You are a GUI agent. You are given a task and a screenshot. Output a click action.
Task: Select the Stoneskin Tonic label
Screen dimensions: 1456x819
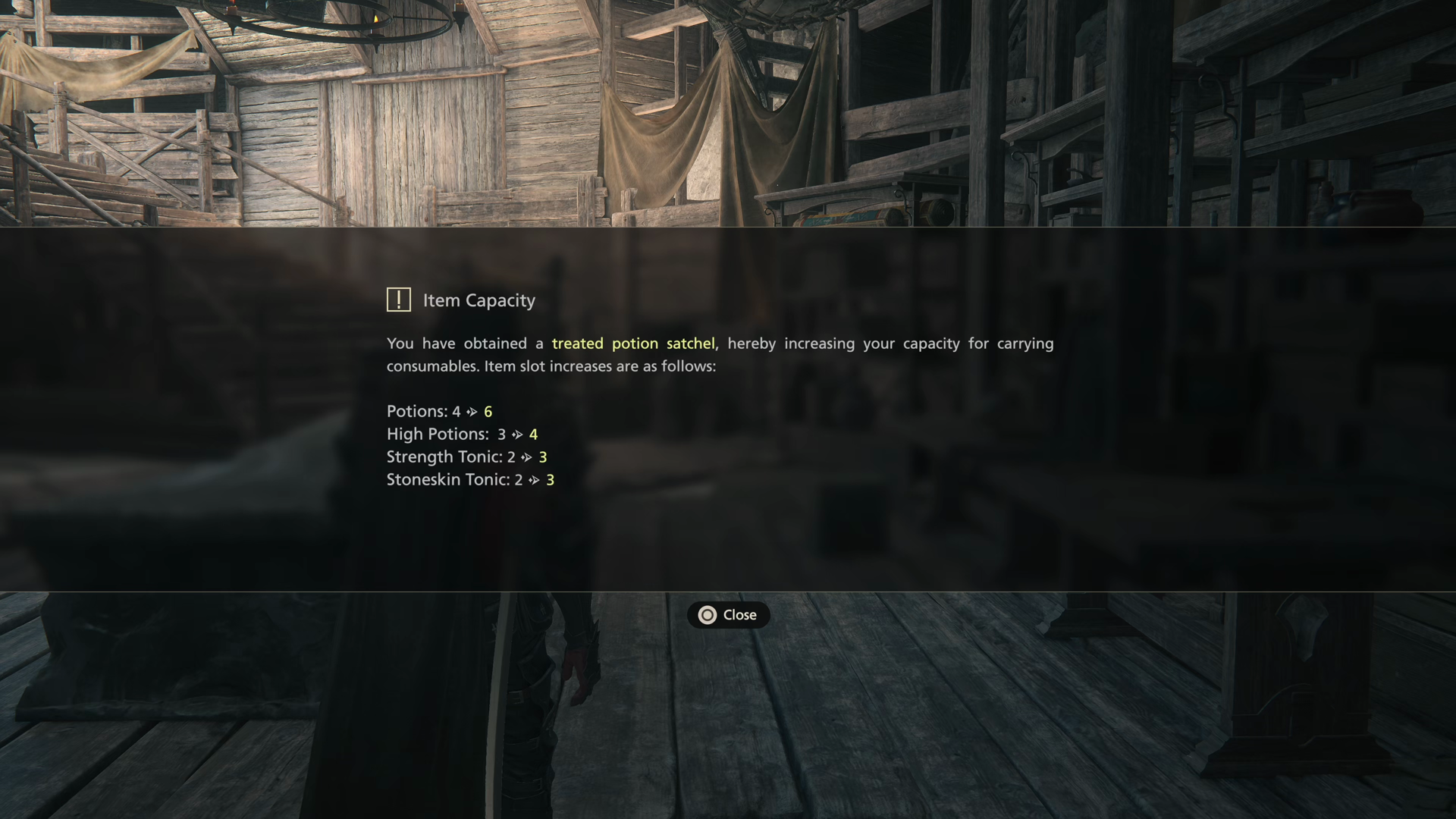click(447, 479)
